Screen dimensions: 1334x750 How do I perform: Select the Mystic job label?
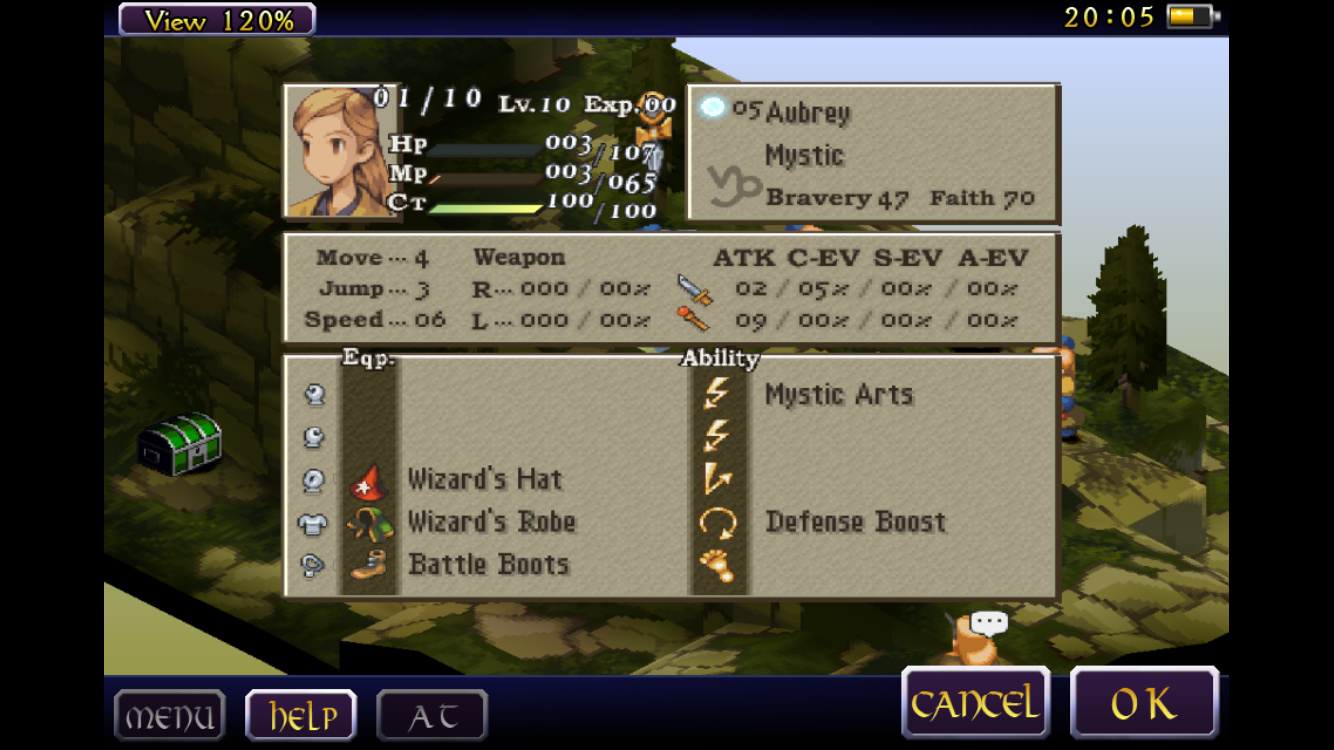[x=804, y=156]
